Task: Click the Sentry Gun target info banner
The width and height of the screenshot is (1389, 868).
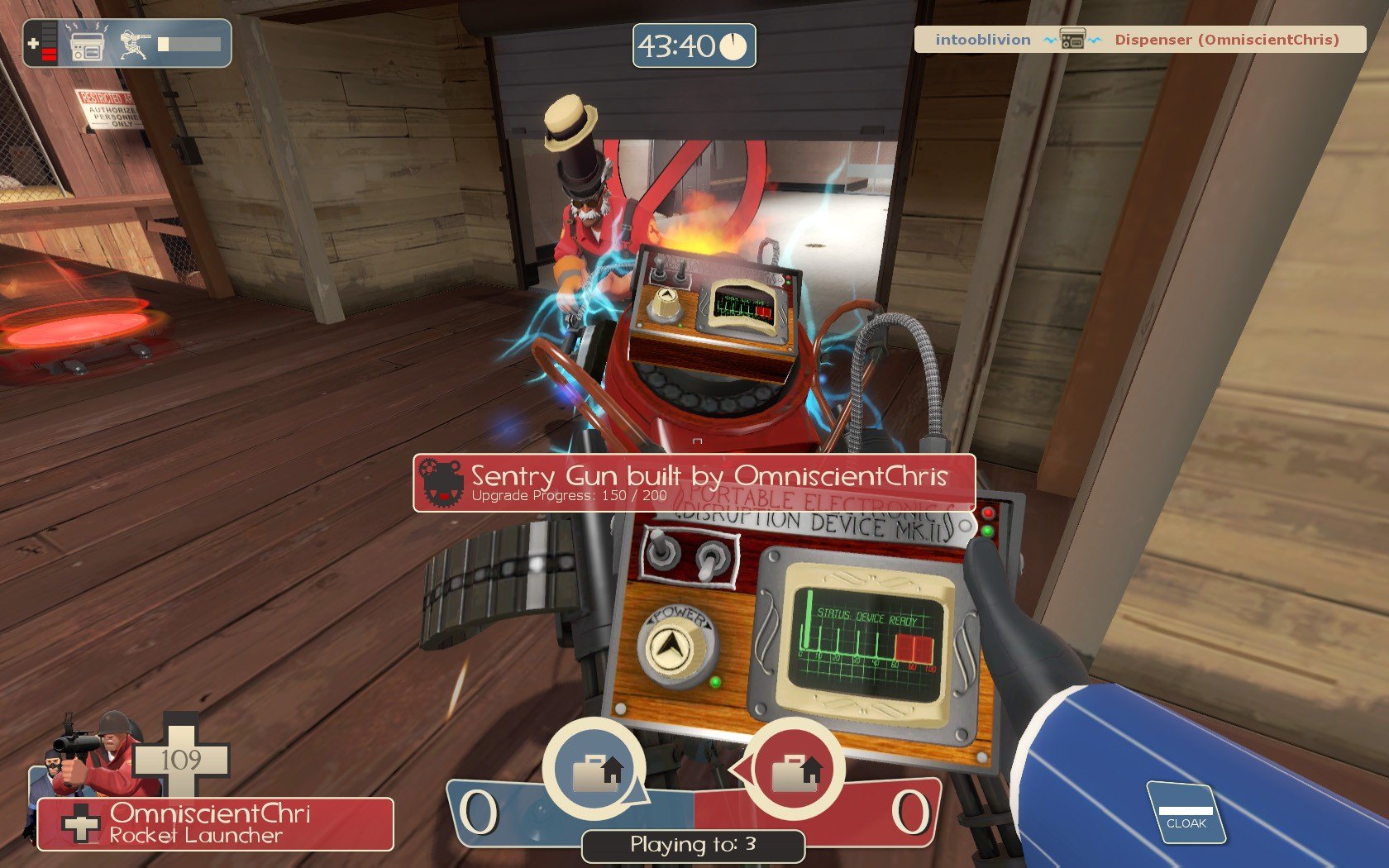Action: (x=694, y=483)
